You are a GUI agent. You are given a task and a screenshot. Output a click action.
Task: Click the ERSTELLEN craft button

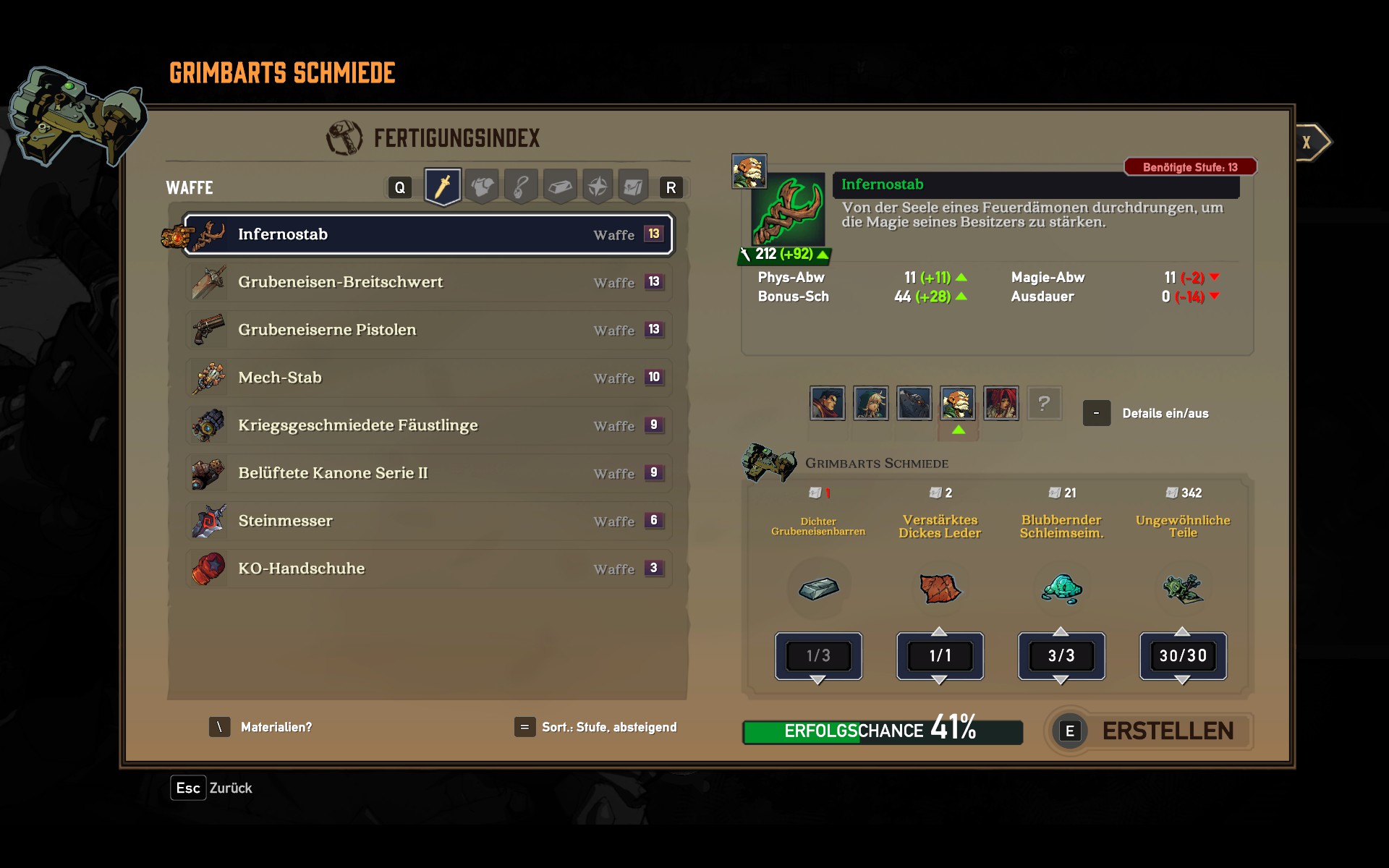pyautogui.click(x=1150, y=731)
